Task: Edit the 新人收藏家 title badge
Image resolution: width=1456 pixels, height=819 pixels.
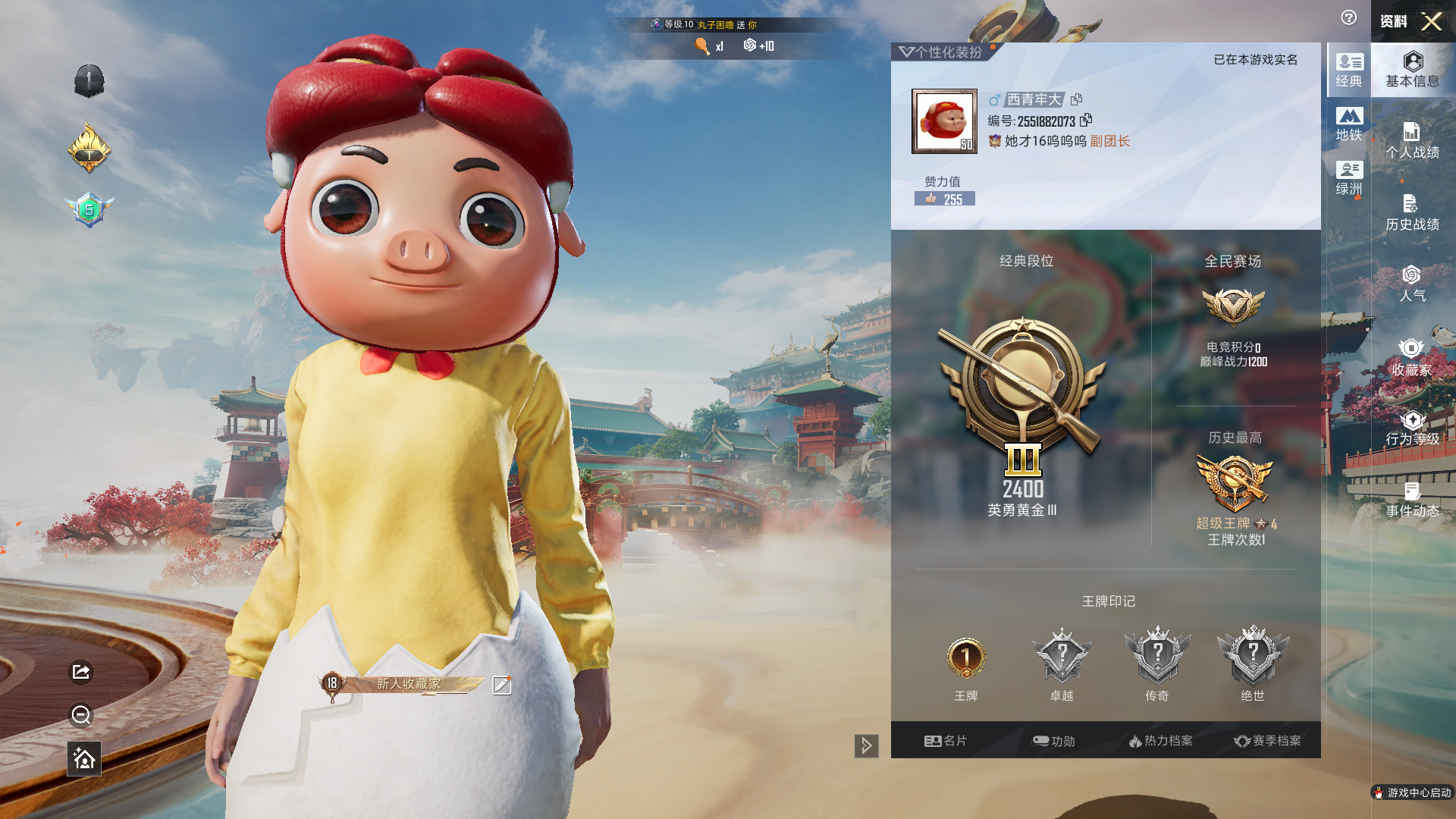Action: (501, 686)
